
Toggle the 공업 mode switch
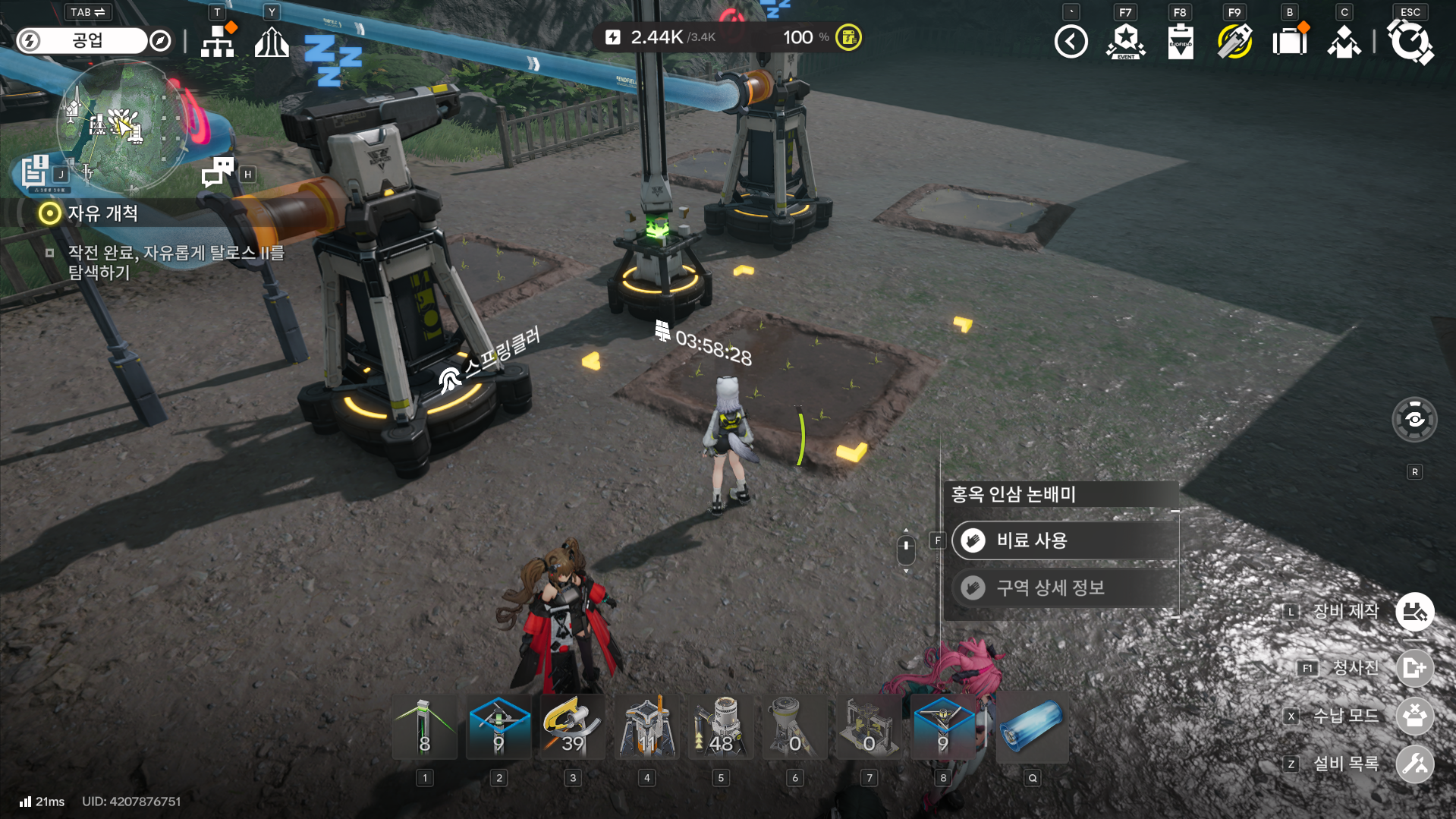pos(82,41)
